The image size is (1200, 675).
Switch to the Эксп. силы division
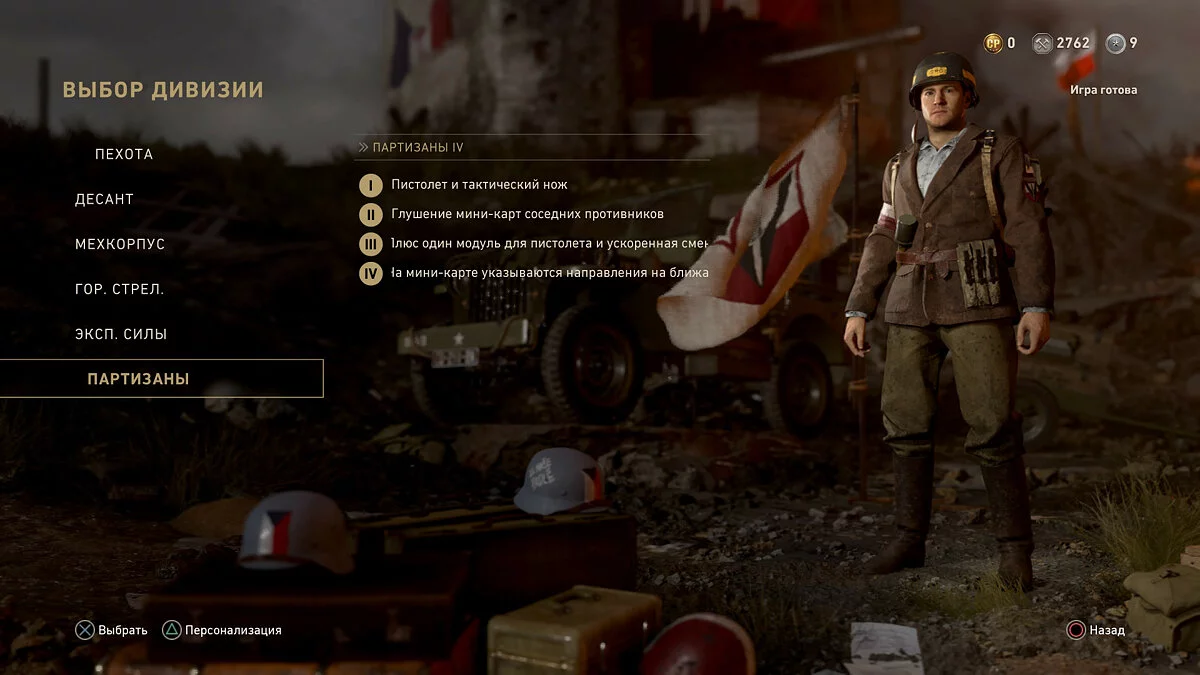[x=121, y=334]
